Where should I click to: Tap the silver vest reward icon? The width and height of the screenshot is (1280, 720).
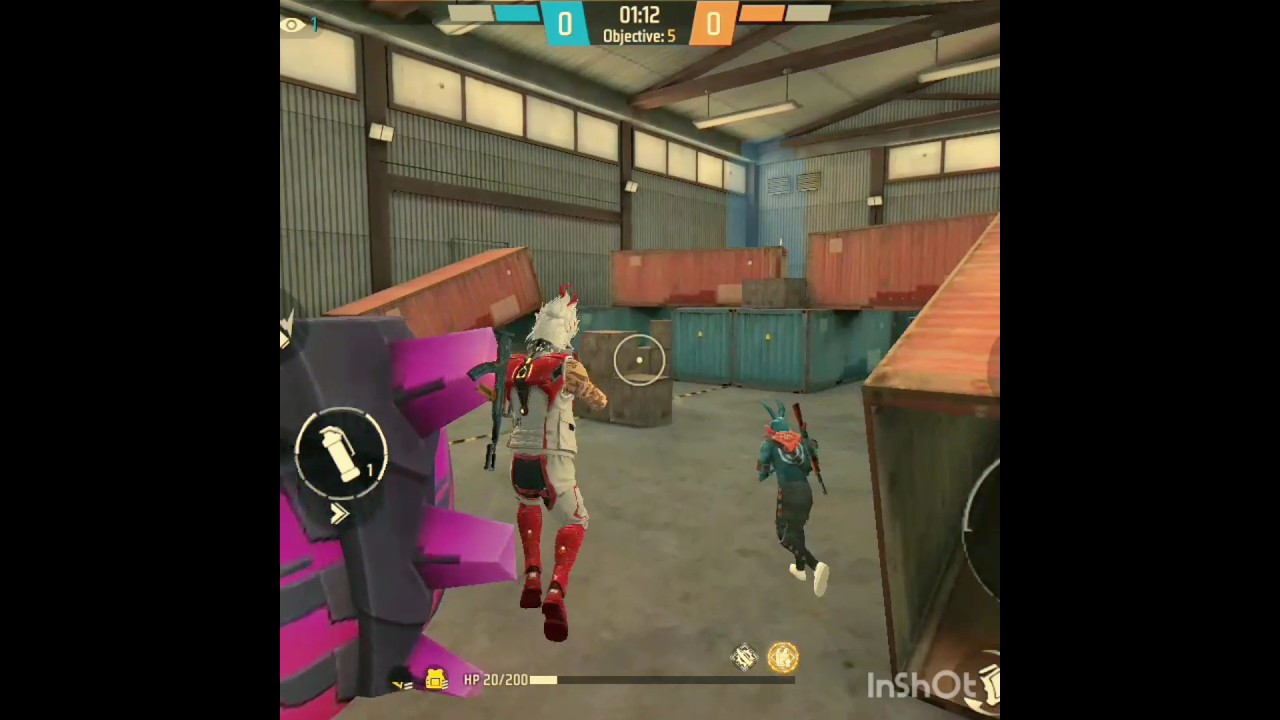pyautogui.click(x=743, y=656)
